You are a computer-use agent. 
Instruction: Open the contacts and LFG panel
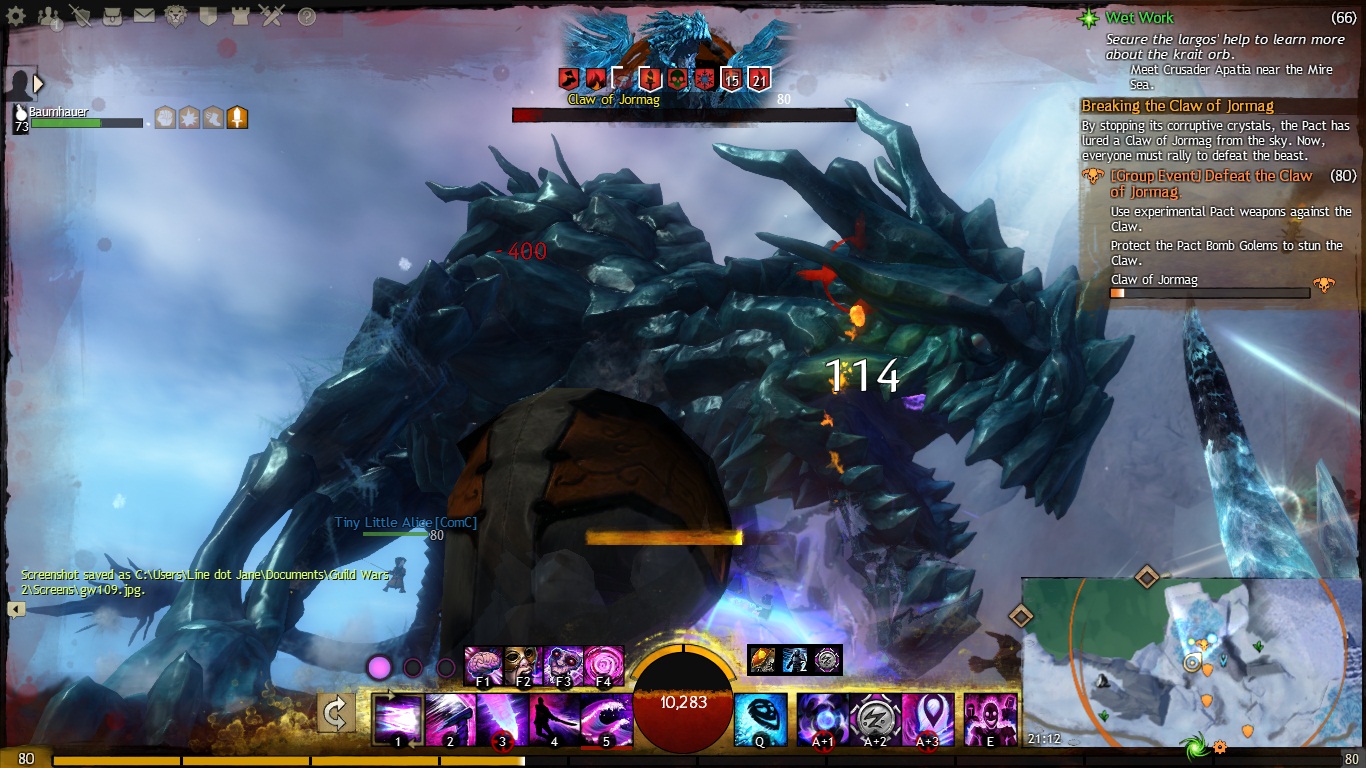click(49, 16)
